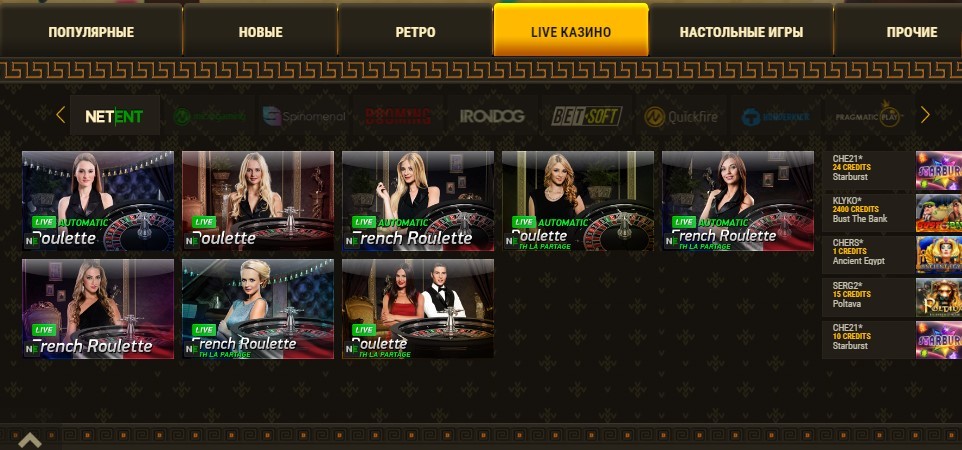
Task: Open Live Roulette with blonde dealer by brown curtains
Action: point(258,200)
